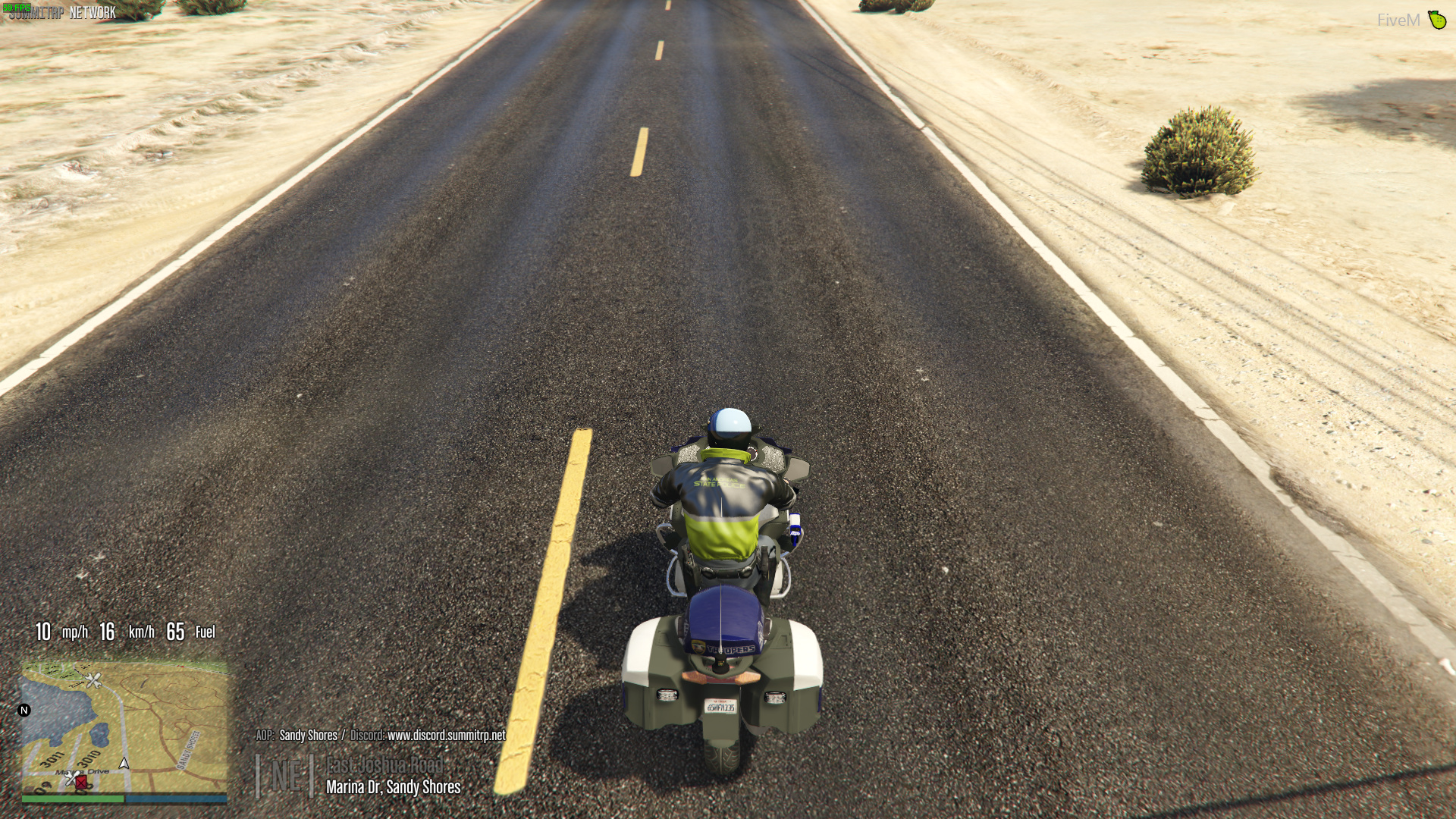This screenshot has height=819, width=1456.
Task: Click the white player arrow on minimap
Action: click(124, 764)
